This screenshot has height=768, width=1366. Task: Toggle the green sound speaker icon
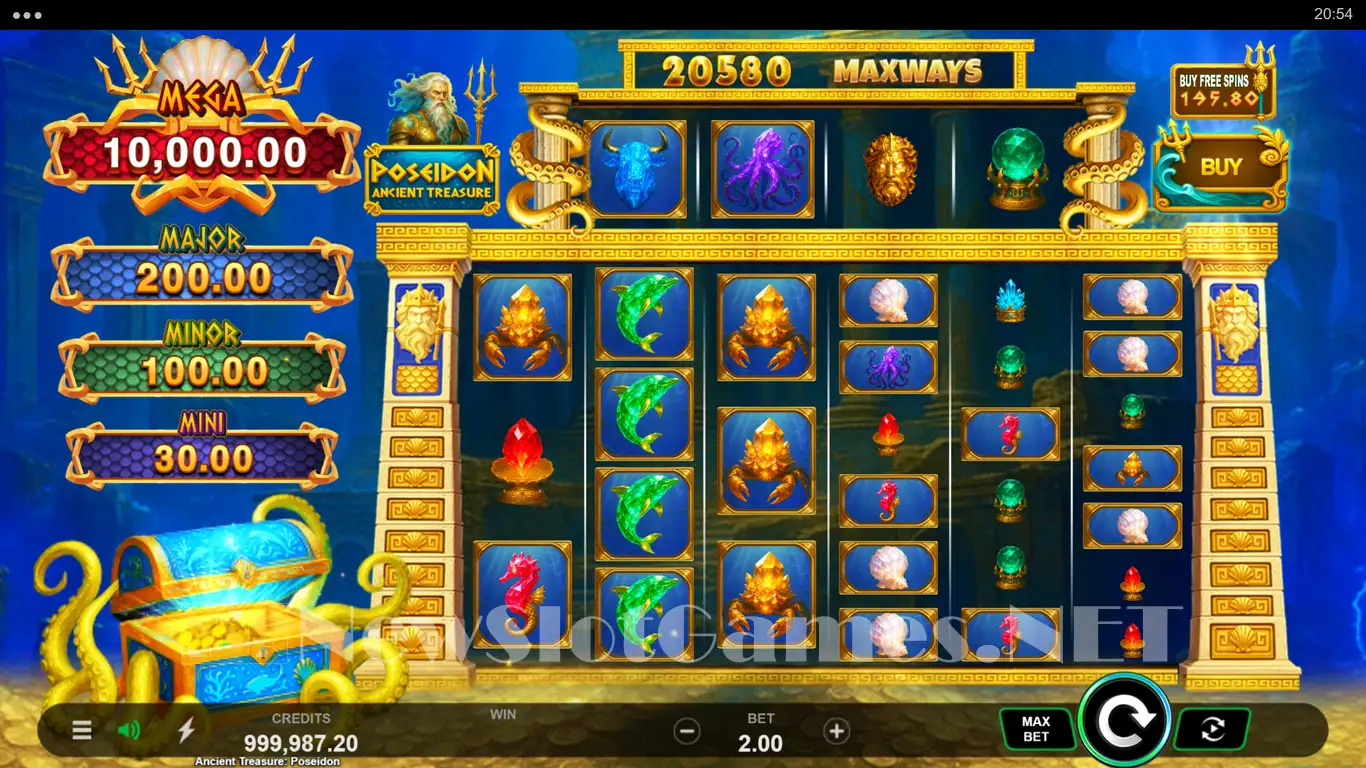(129, 731)
